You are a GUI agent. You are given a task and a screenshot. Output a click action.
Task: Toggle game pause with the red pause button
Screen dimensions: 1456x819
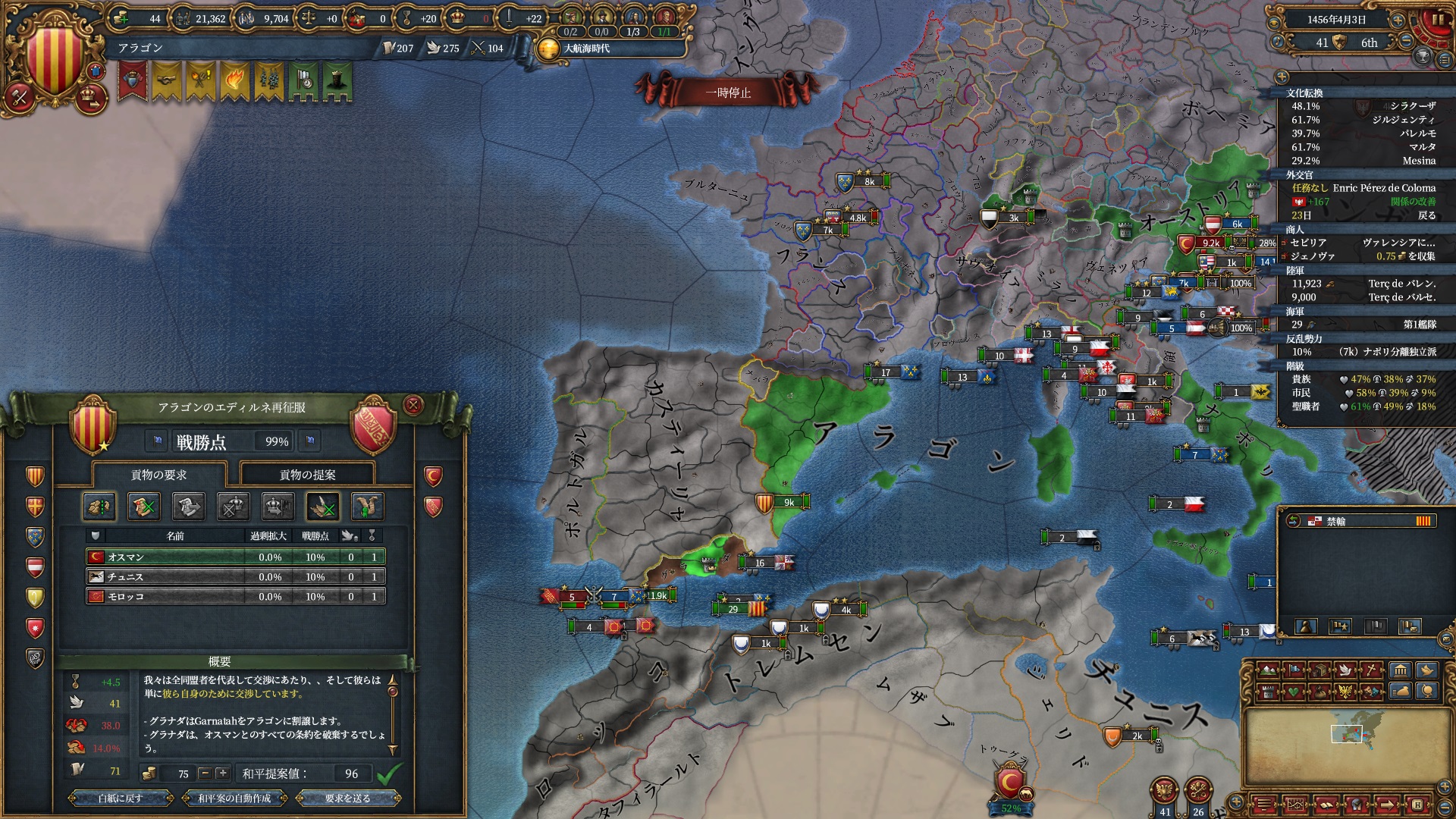tap(1436, 20)
